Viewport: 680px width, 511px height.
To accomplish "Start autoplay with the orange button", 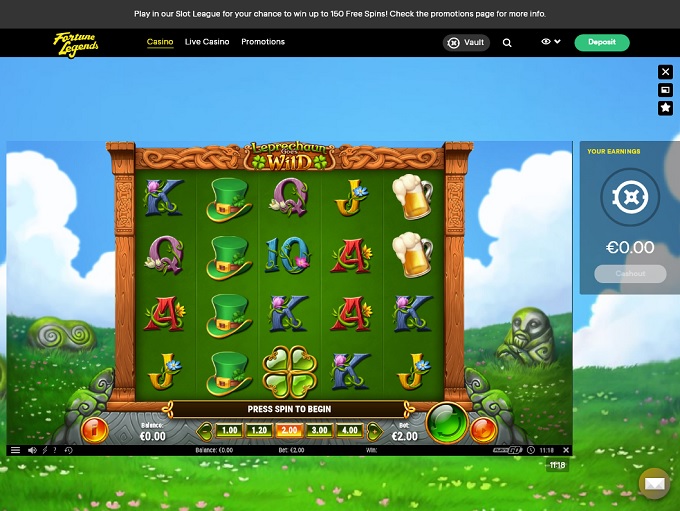I will pos(483,430).
